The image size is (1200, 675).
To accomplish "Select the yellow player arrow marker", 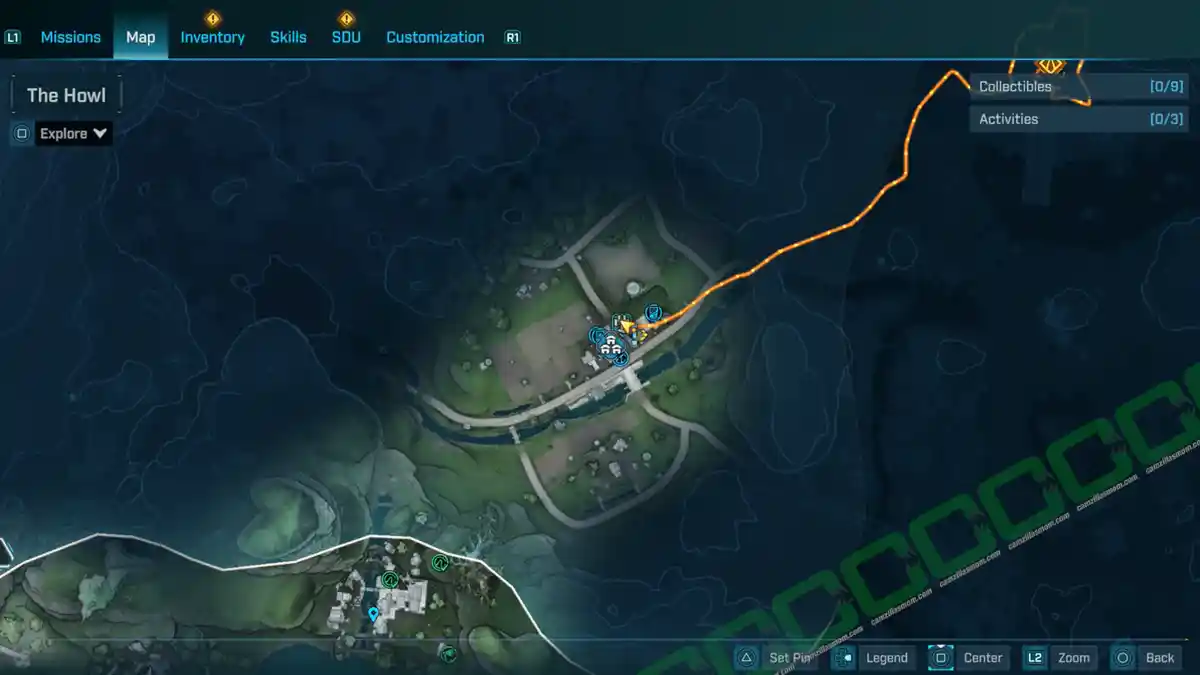I will [627, 327].
